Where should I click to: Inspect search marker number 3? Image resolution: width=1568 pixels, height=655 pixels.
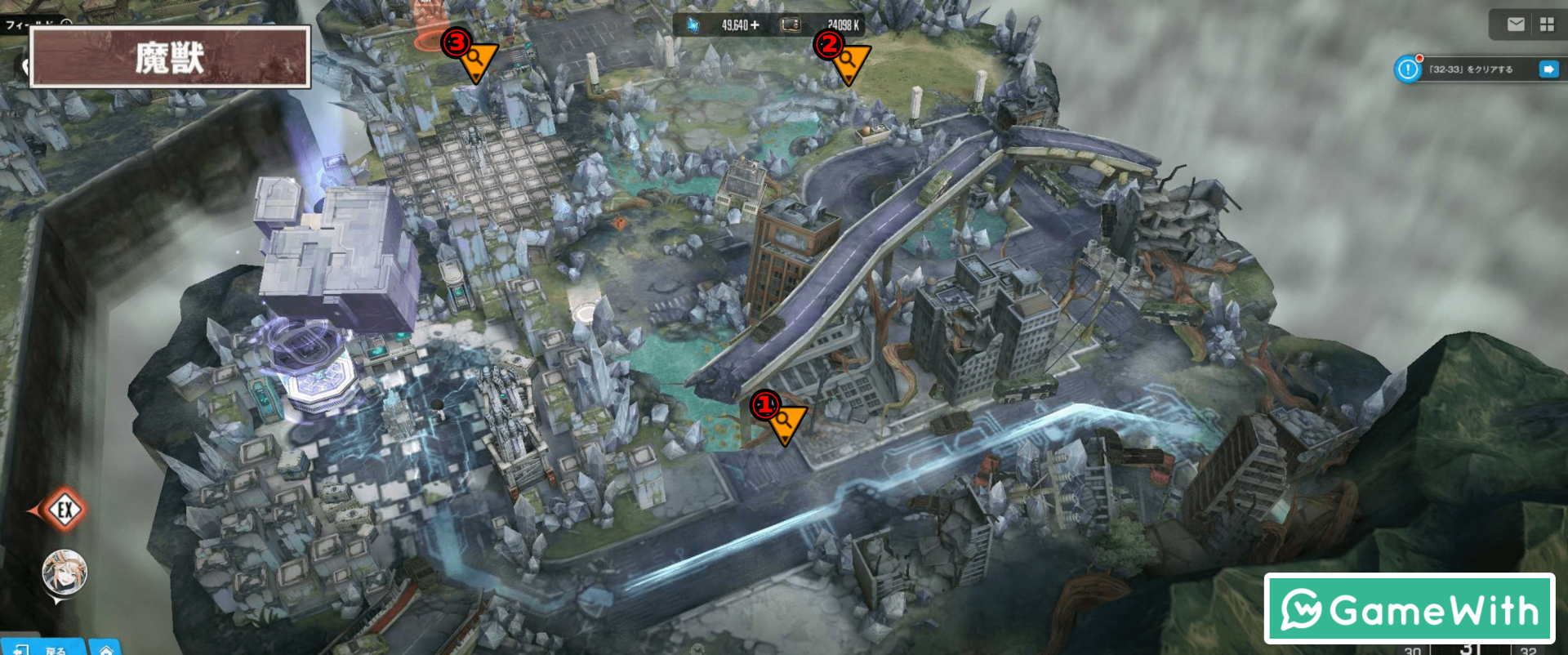click(476, 60)
